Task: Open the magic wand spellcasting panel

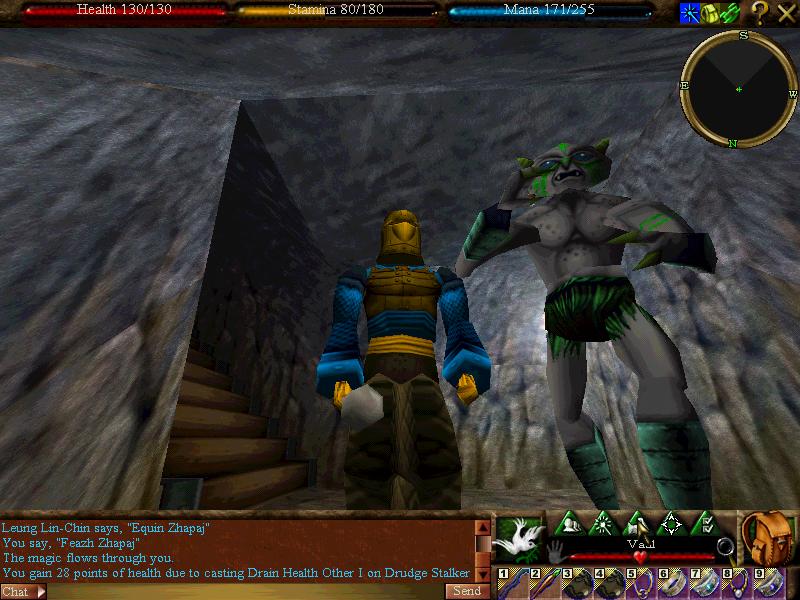Action: coord(604,524)
